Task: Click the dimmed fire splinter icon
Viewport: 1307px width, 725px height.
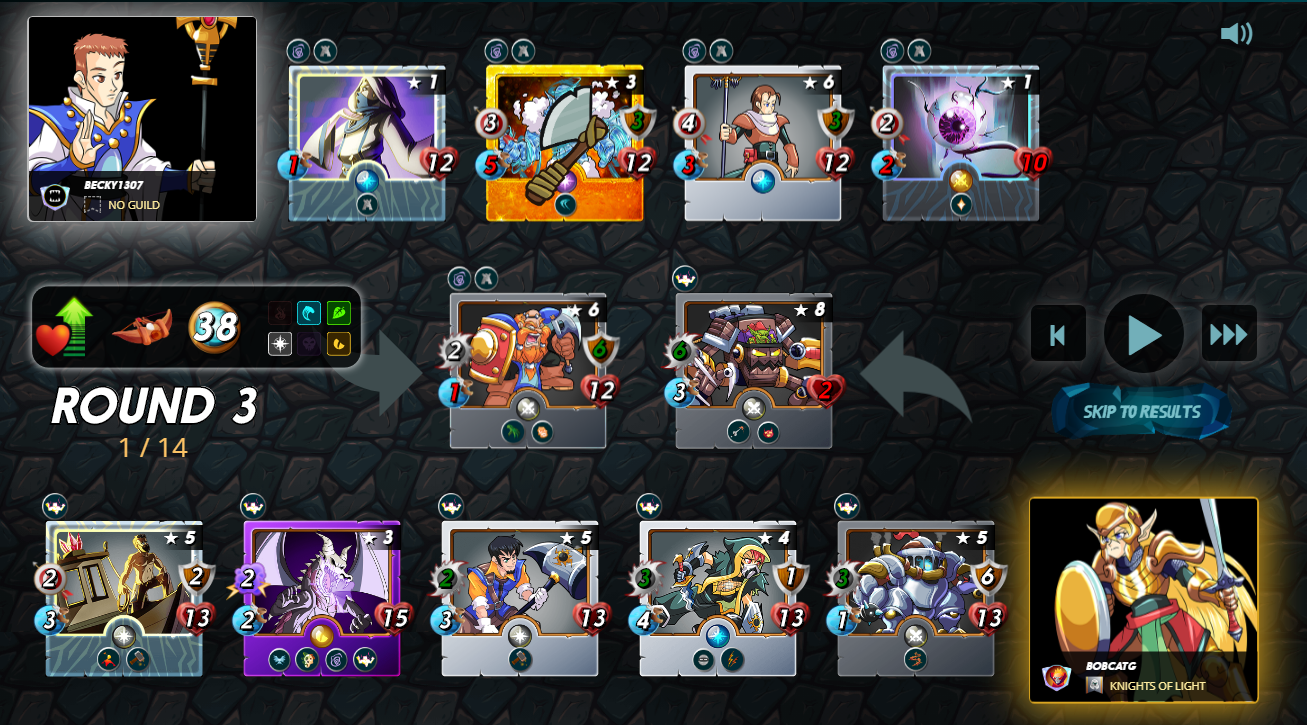Action: tap(280, 313)
